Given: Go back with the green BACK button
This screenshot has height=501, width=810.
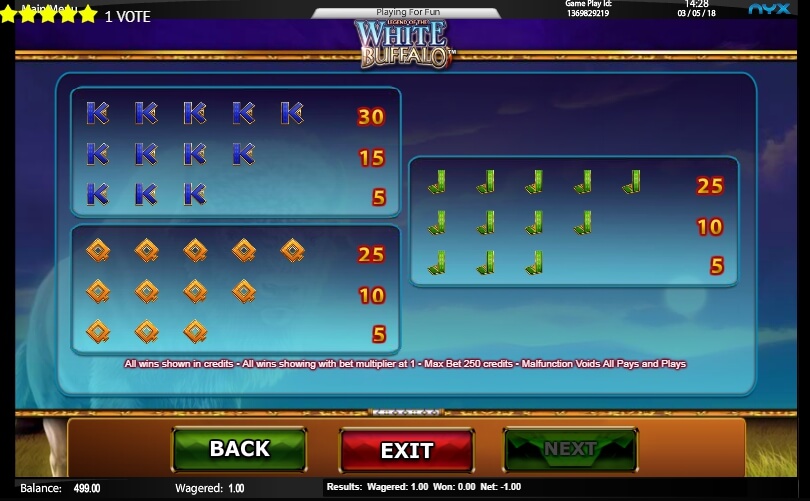Looking at the screenshot, I should [240, 449].
